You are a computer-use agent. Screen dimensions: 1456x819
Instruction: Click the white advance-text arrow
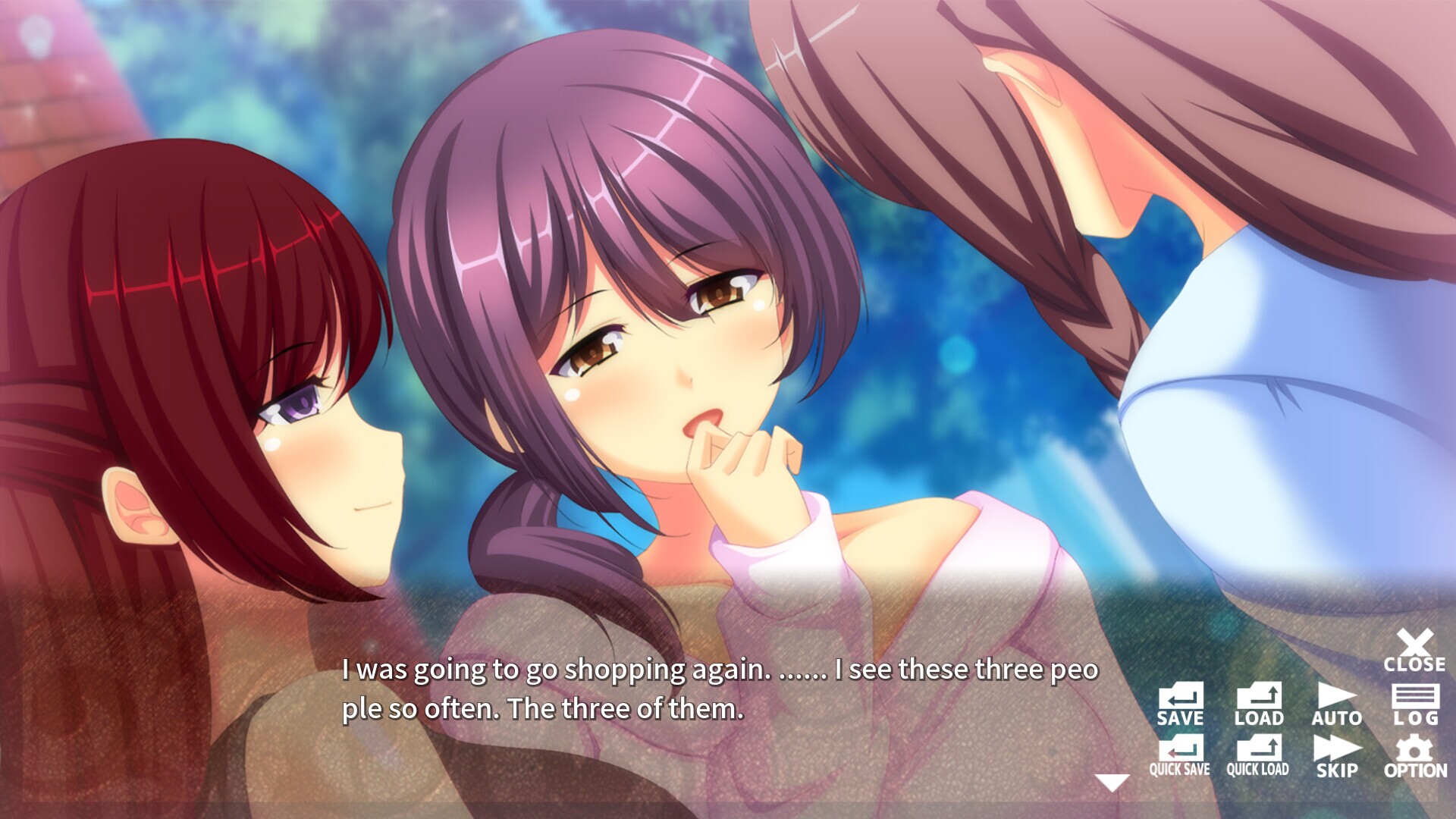(x=1112, y=783)
